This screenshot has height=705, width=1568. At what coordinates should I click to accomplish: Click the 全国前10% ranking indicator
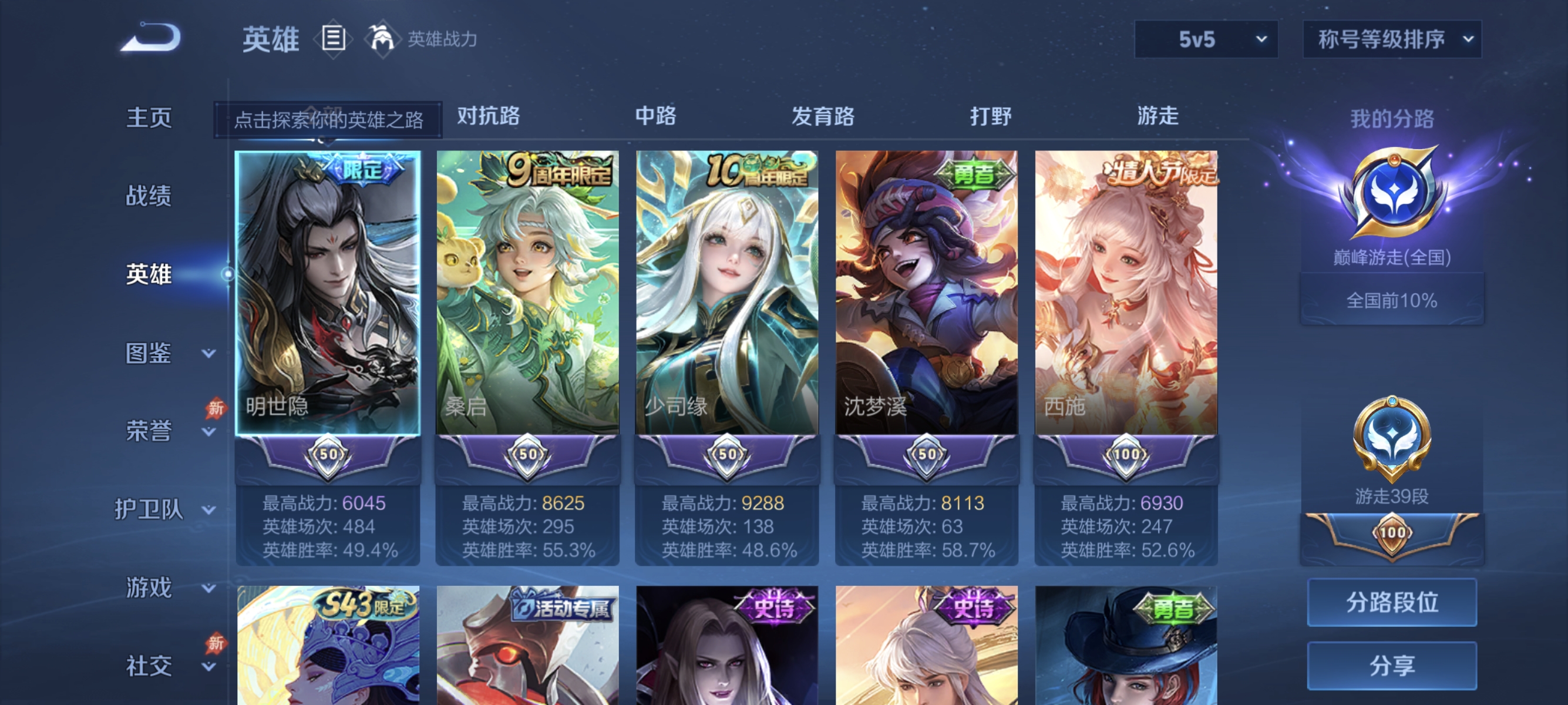point(1392,298)
